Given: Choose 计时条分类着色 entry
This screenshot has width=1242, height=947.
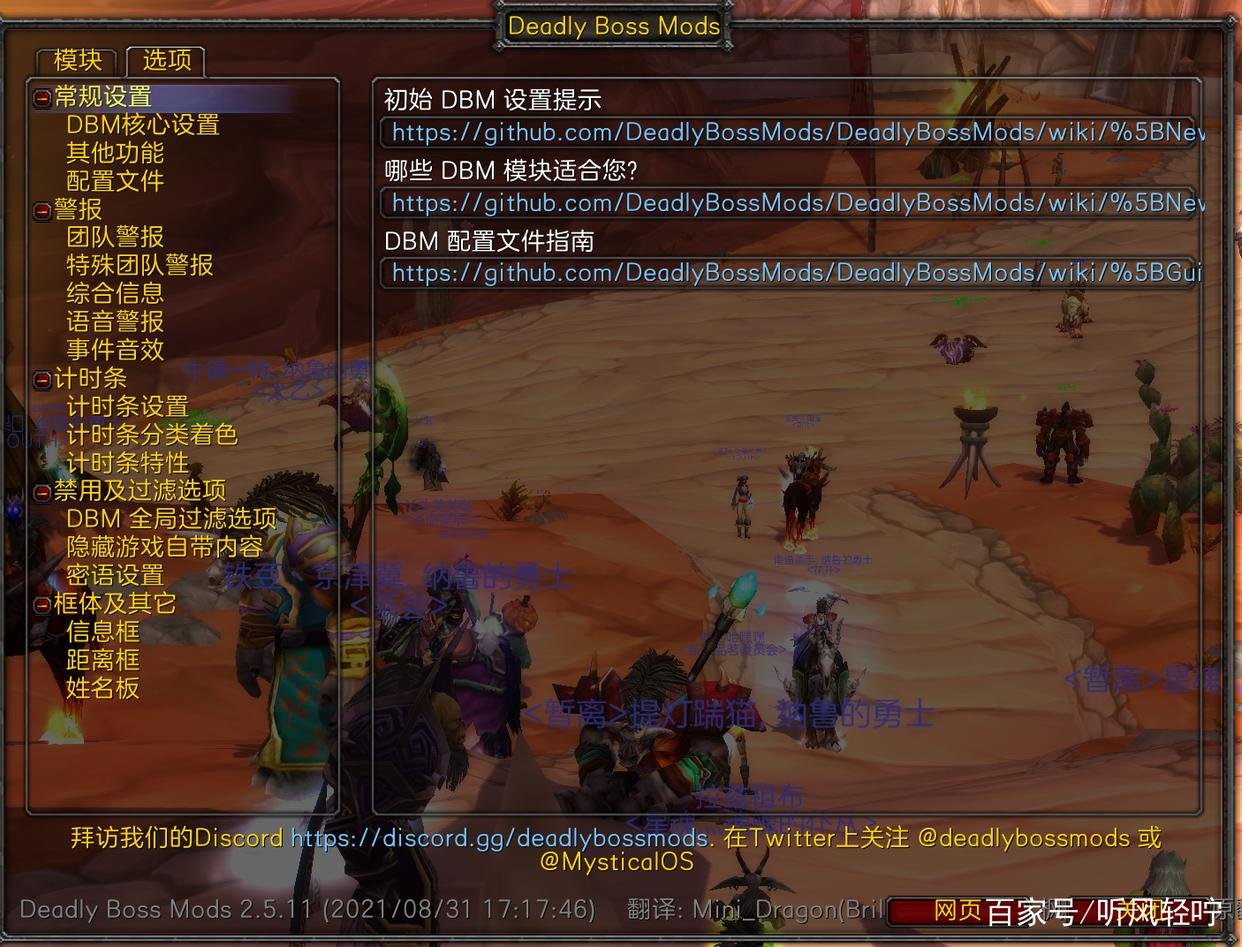Looking at the screenshot, I should pyautogui.click(x=152, y=434).
